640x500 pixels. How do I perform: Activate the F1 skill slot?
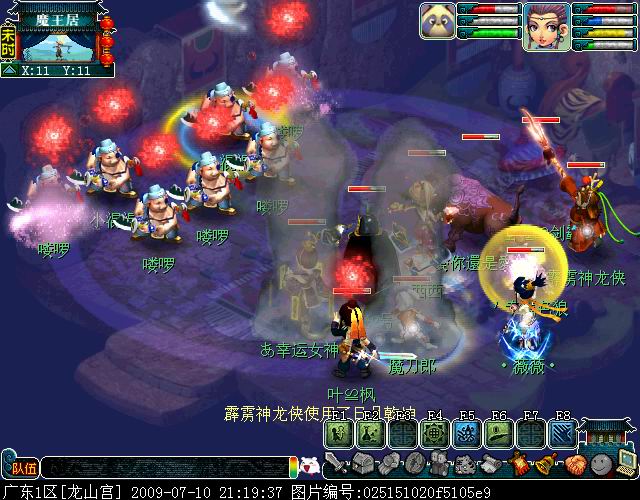pos(337,433)
